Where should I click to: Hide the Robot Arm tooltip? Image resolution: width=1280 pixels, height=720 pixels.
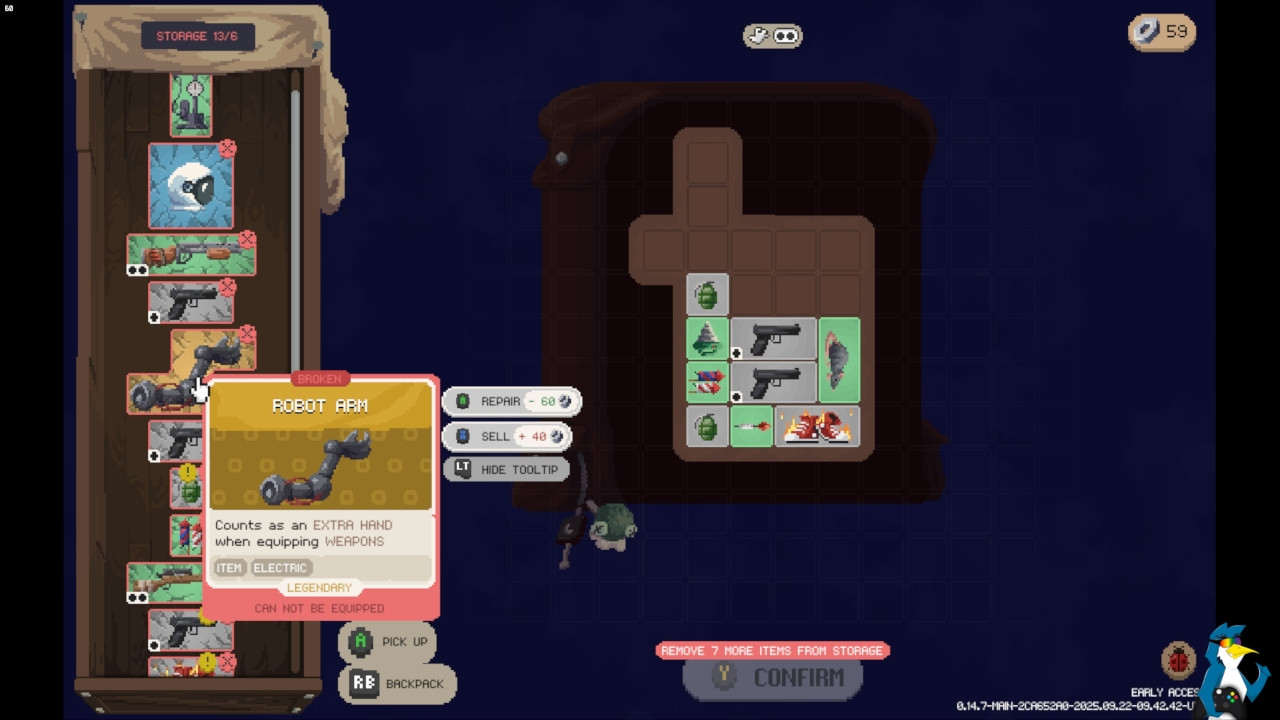click(506, 469)
